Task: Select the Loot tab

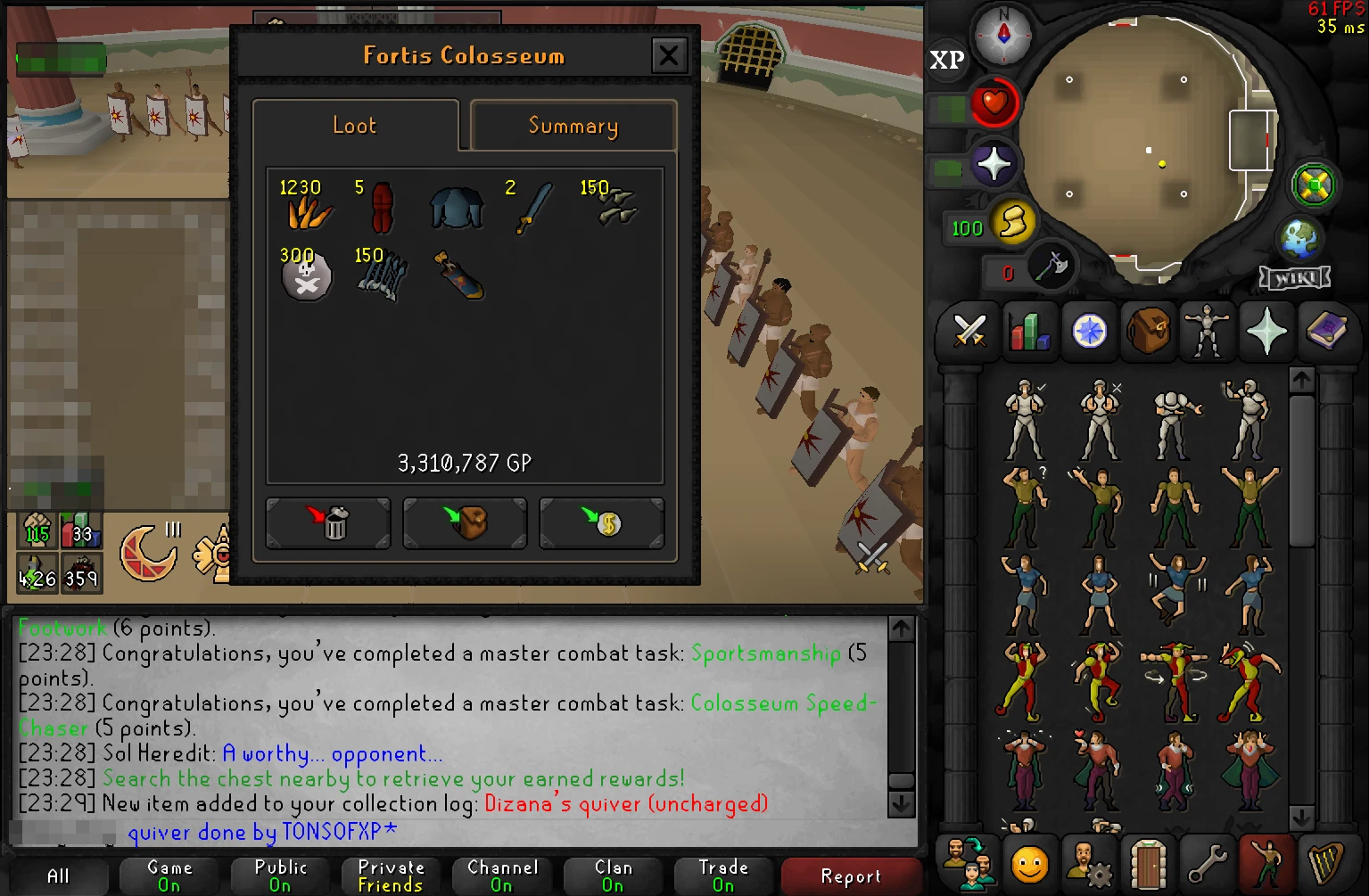Action: (354, 126)
